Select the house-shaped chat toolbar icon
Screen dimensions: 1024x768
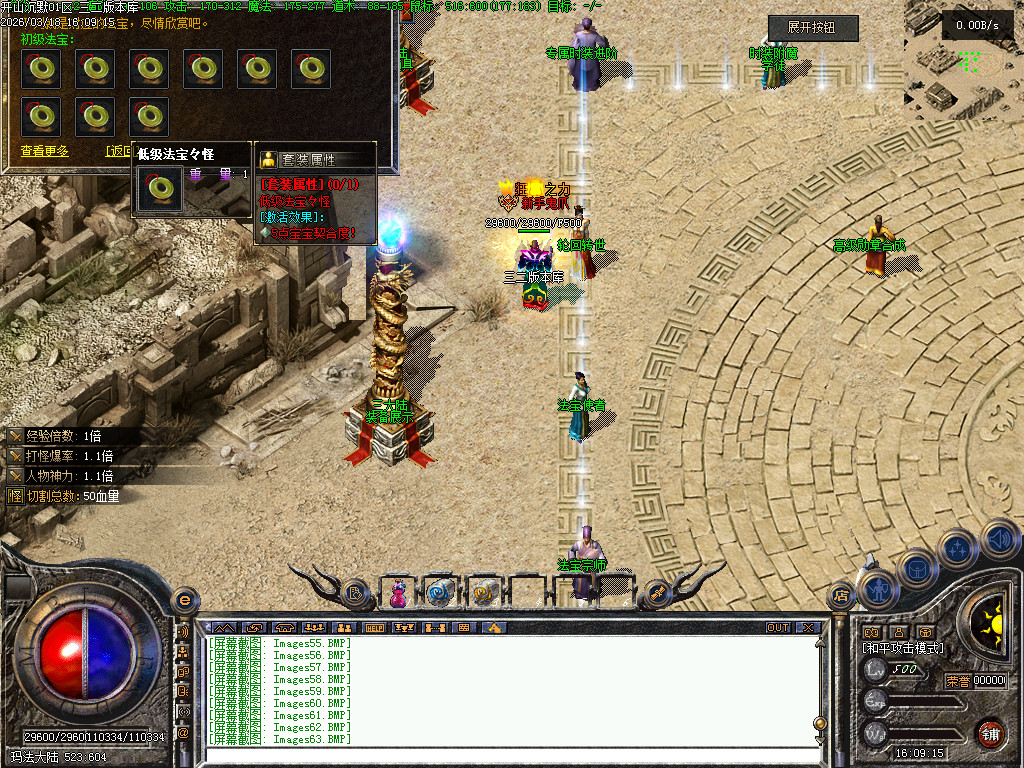click(492, 628)
